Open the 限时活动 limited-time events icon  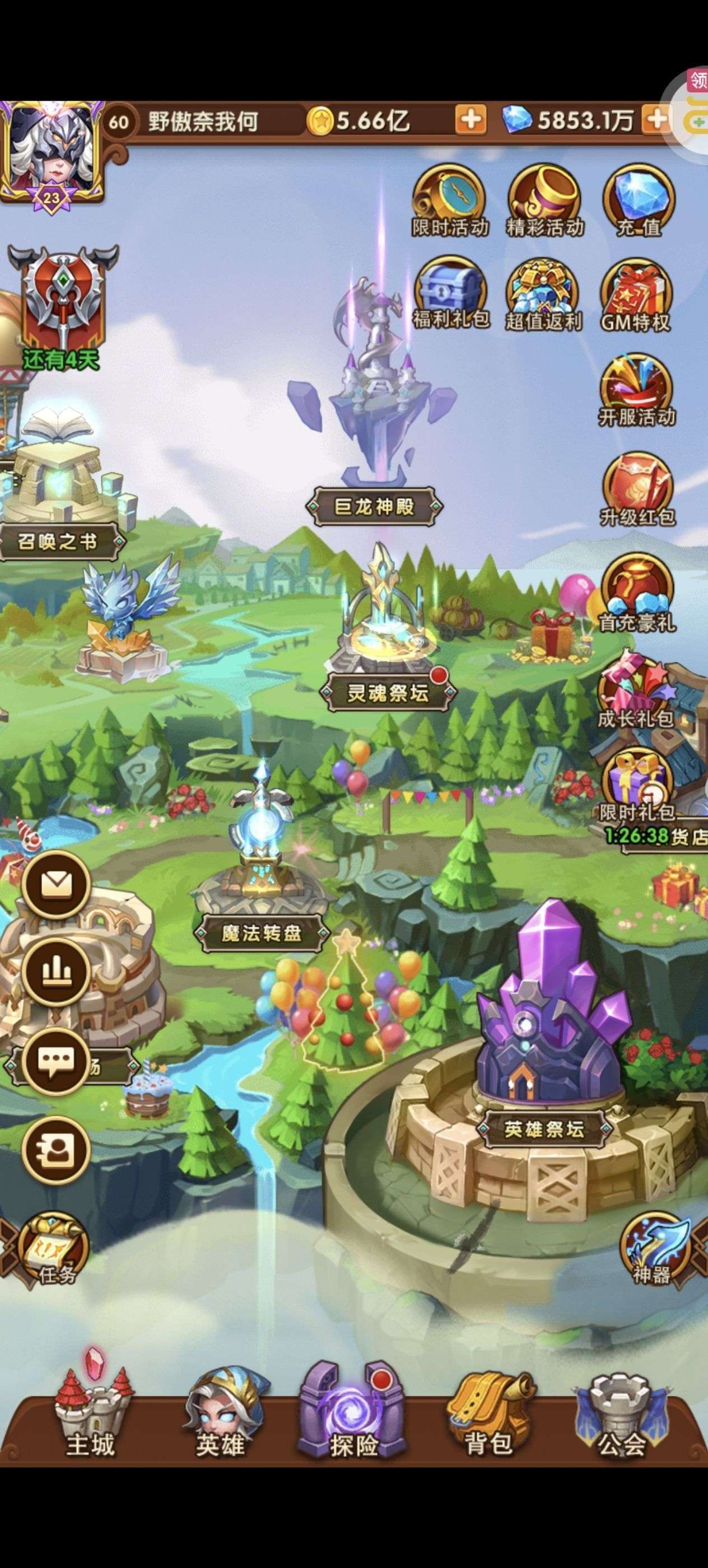click(449, 199)
